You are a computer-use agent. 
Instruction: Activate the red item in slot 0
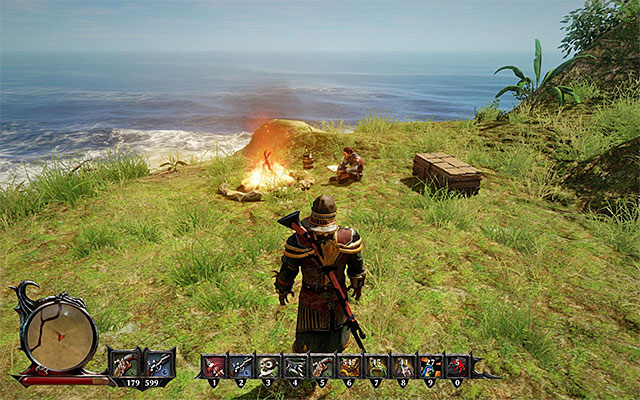click(457, 367)
